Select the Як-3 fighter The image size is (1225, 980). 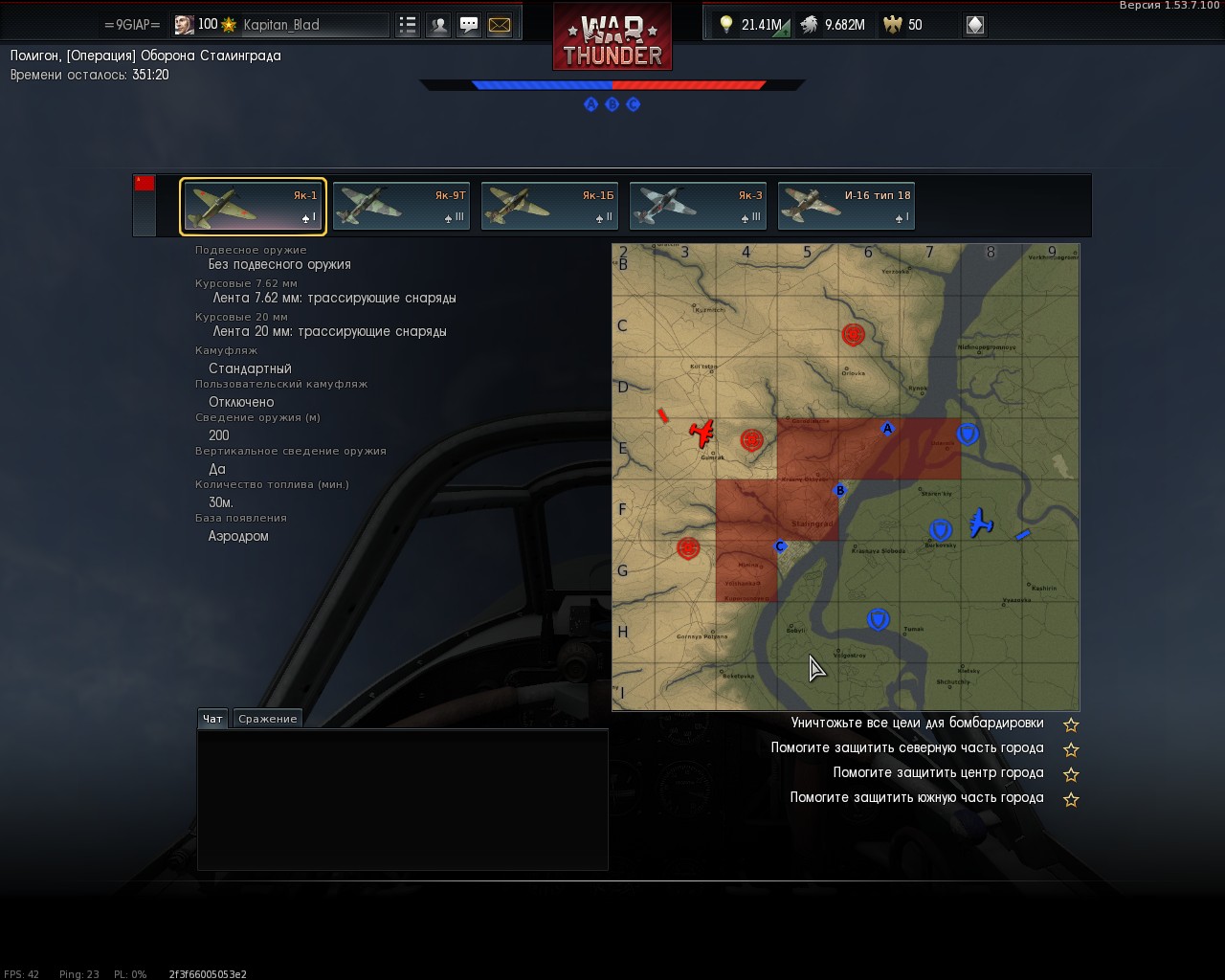tap(698, 207)
